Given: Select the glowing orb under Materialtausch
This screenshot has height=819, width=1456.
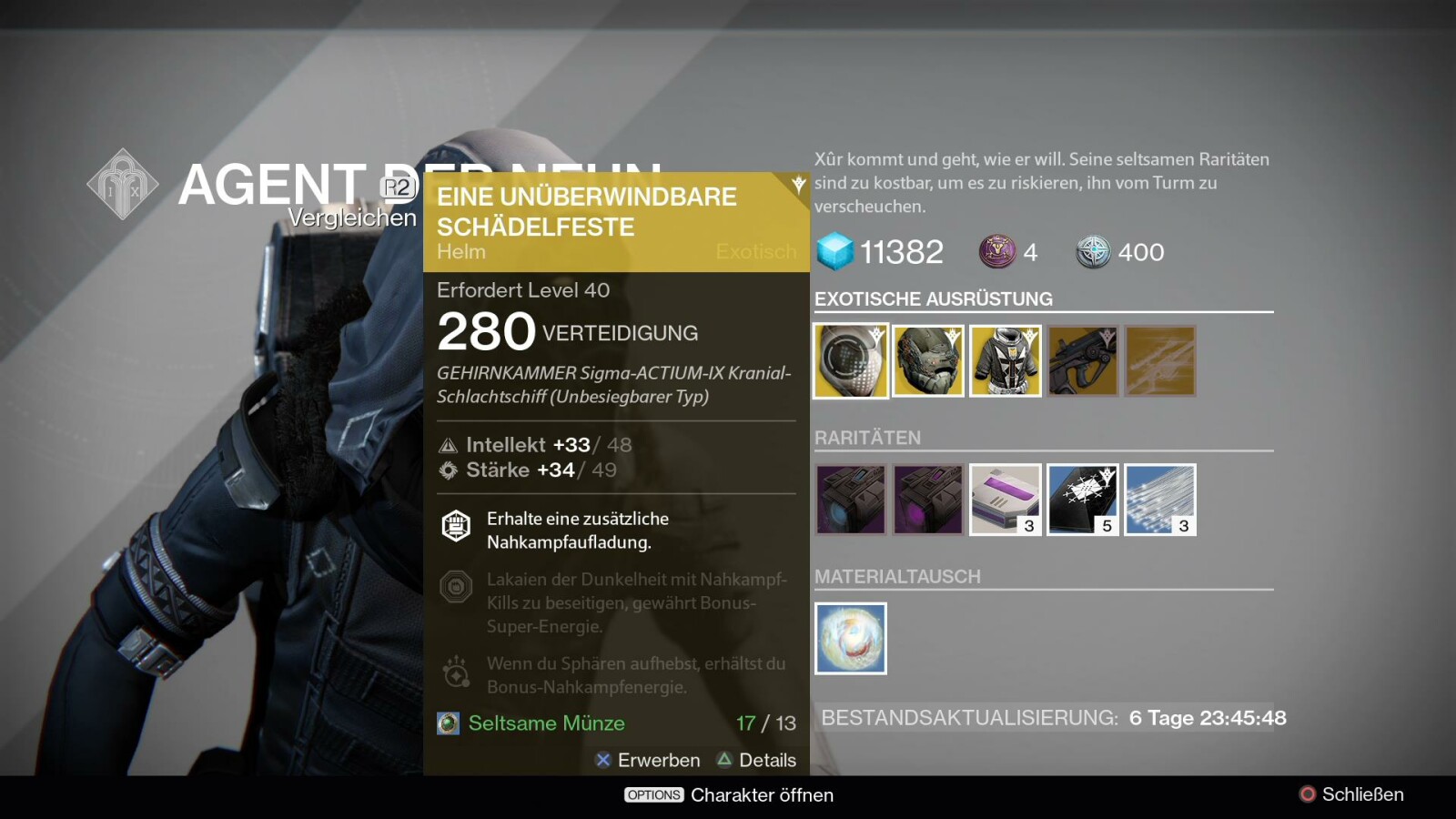Looking at the screenshot, I should (850, 639).
